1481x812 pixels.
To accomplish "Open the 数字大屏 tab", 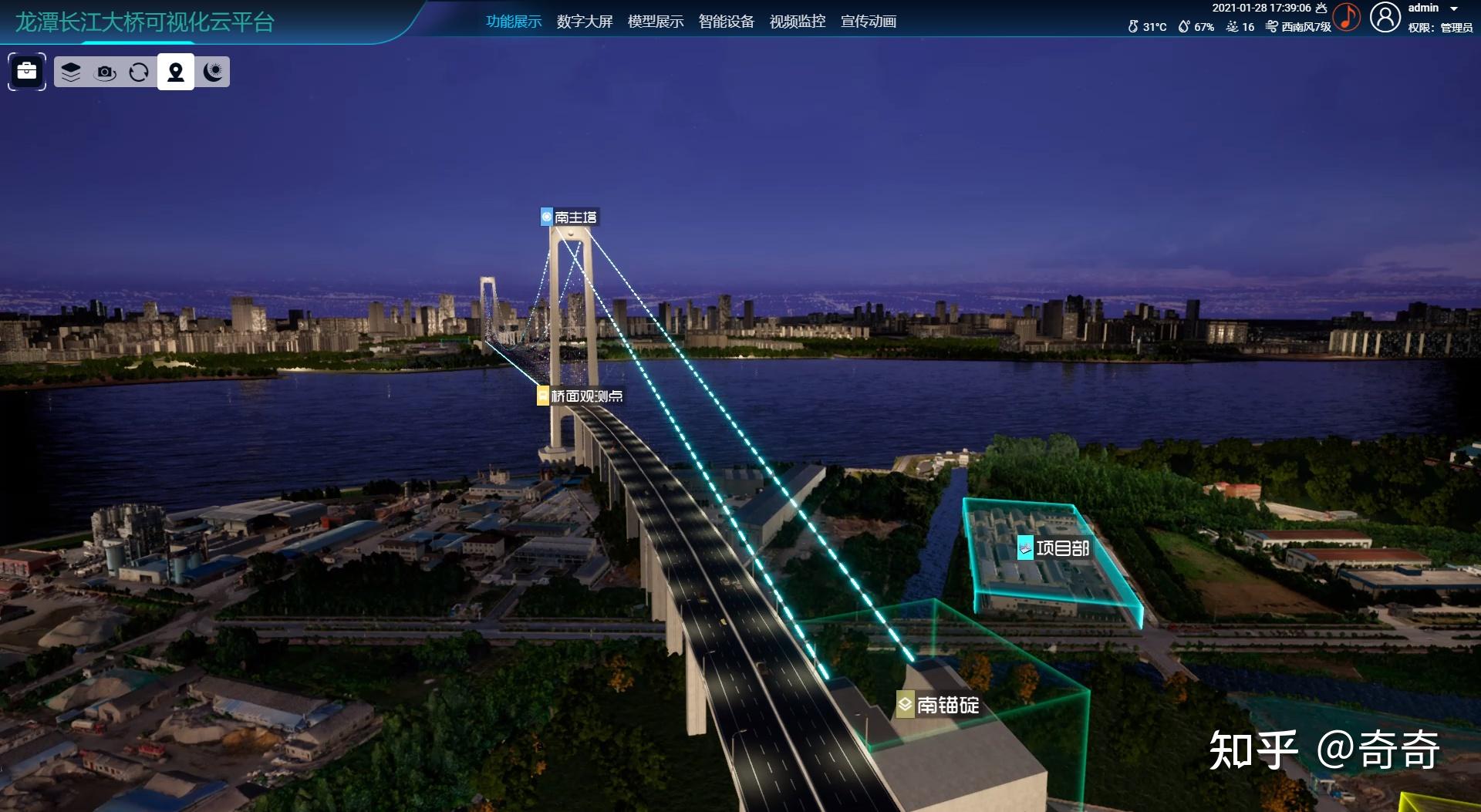I will (585, 22).
